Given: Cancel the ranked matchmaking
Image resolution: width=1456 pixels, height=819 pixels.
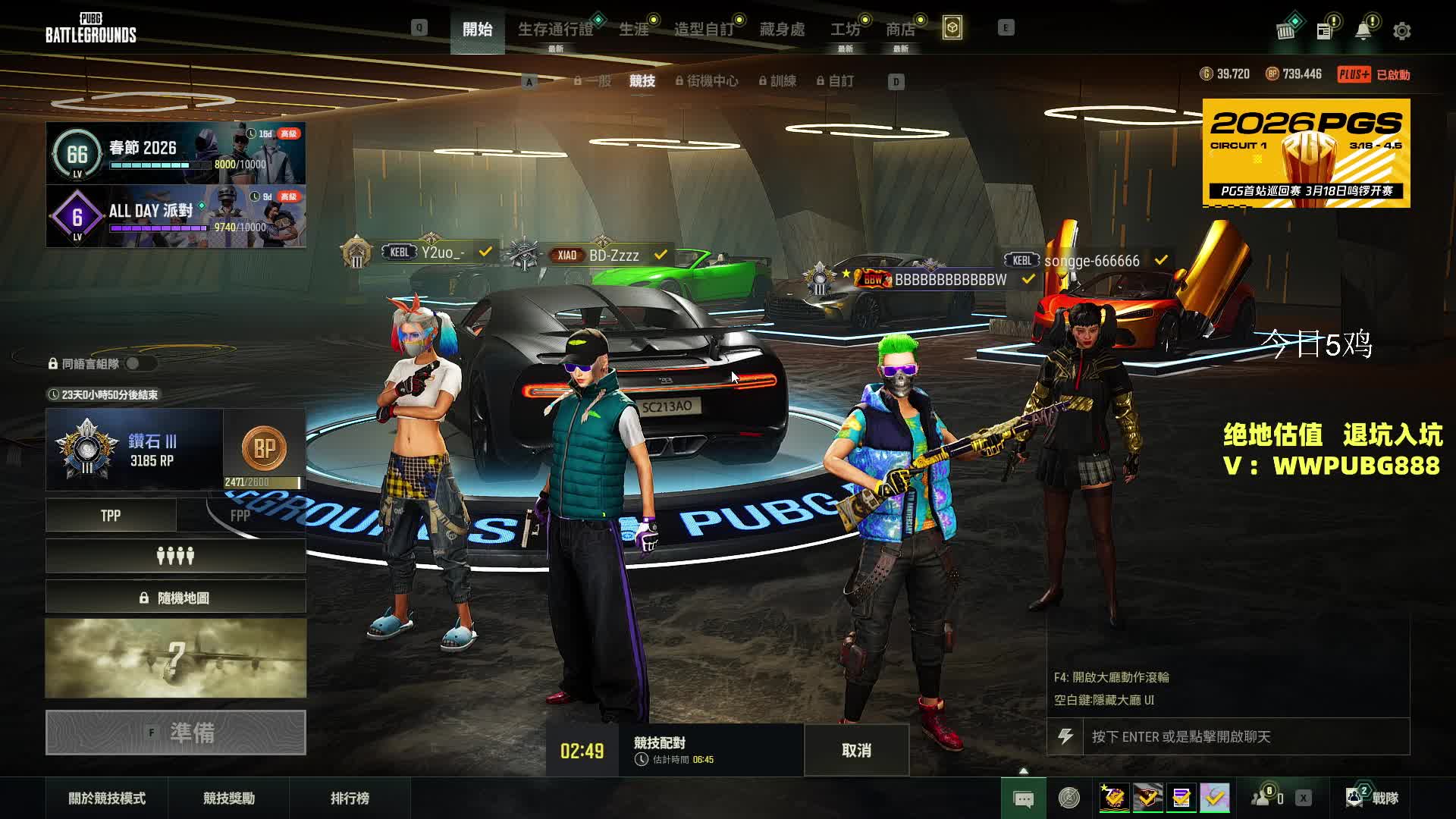Looking at the screenshot, I should [x=856, y=750].
